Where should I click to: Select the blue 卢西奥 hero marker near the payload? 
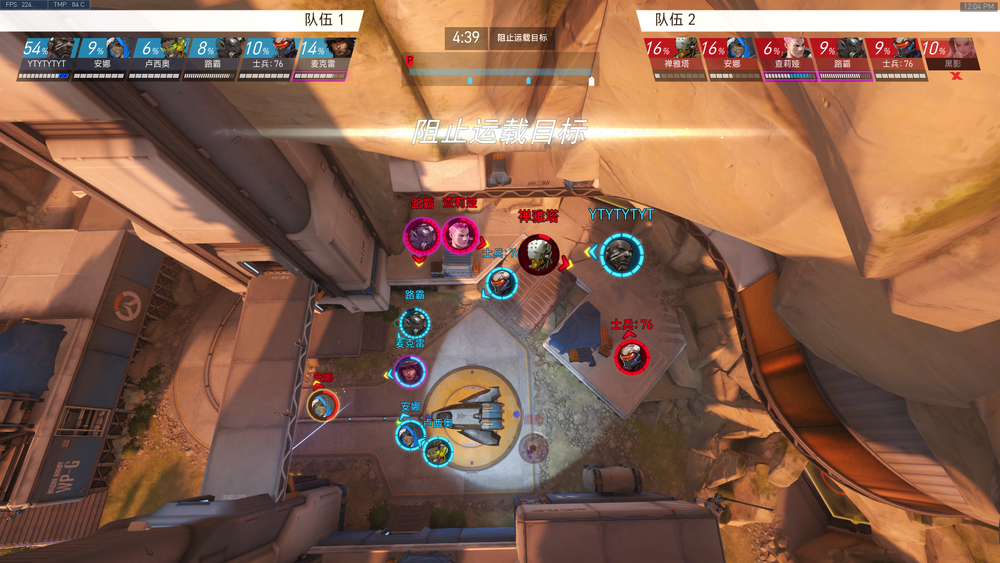(437, 453)
